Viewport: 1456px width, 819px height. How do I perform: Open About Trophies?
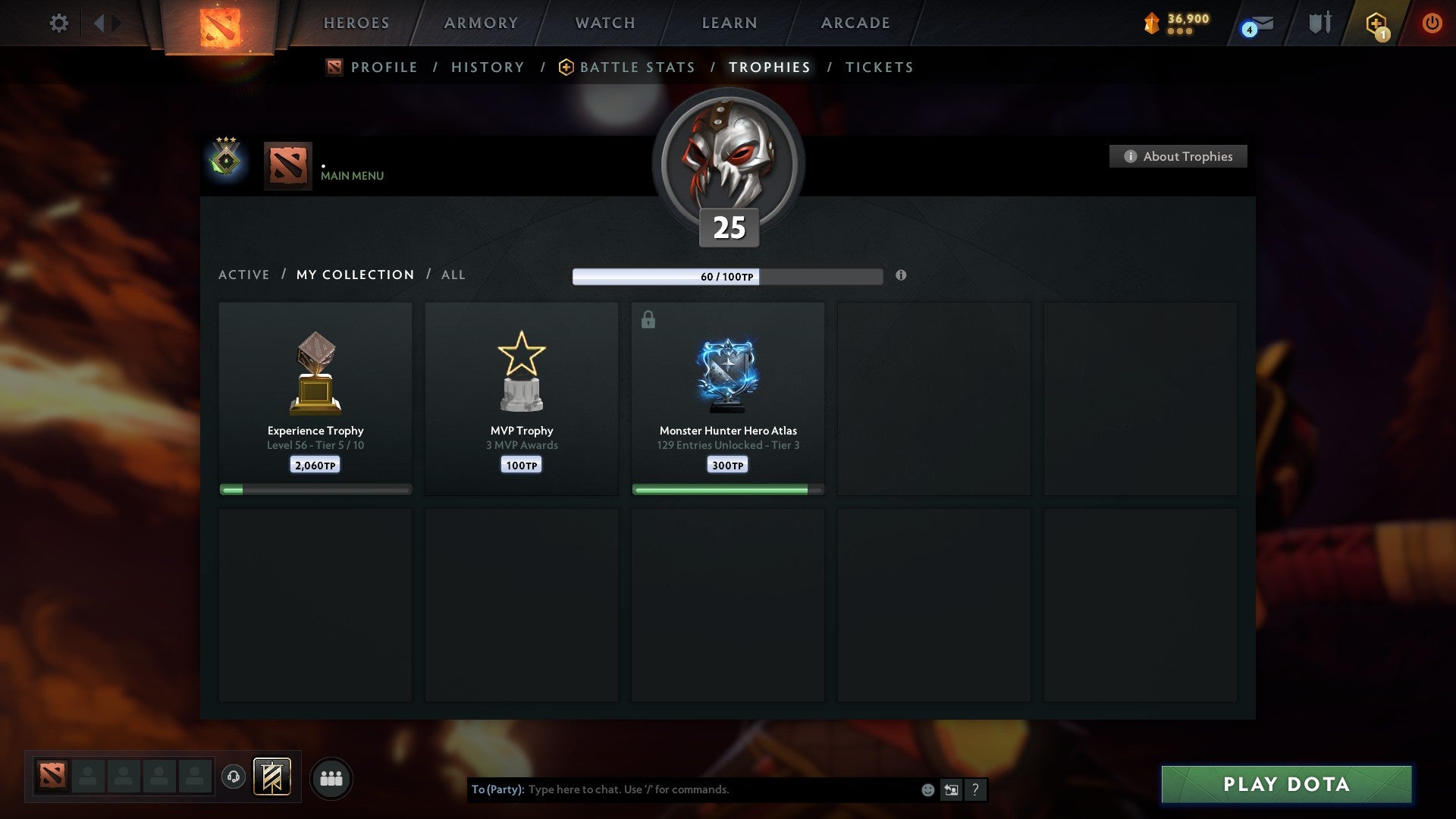tap(1178, 156)
